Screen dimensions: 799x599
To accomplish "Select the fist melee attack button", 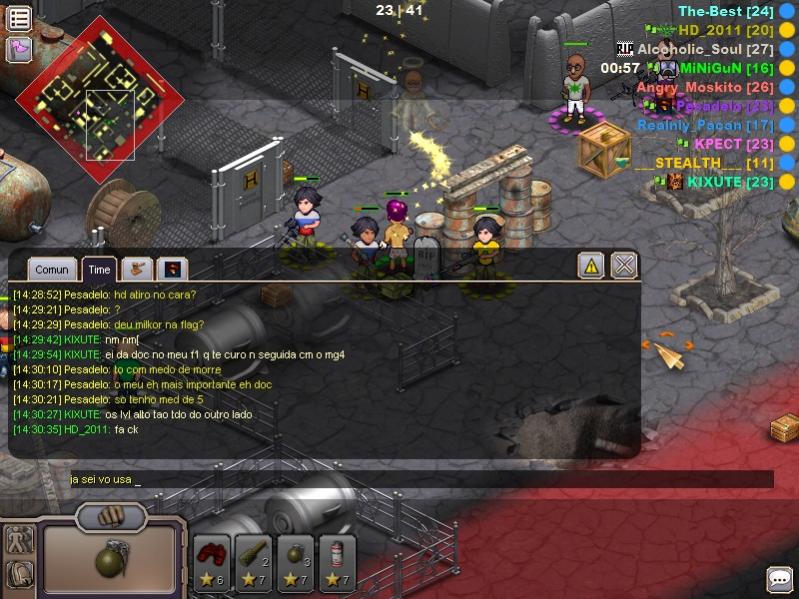I will coord(111,517).
